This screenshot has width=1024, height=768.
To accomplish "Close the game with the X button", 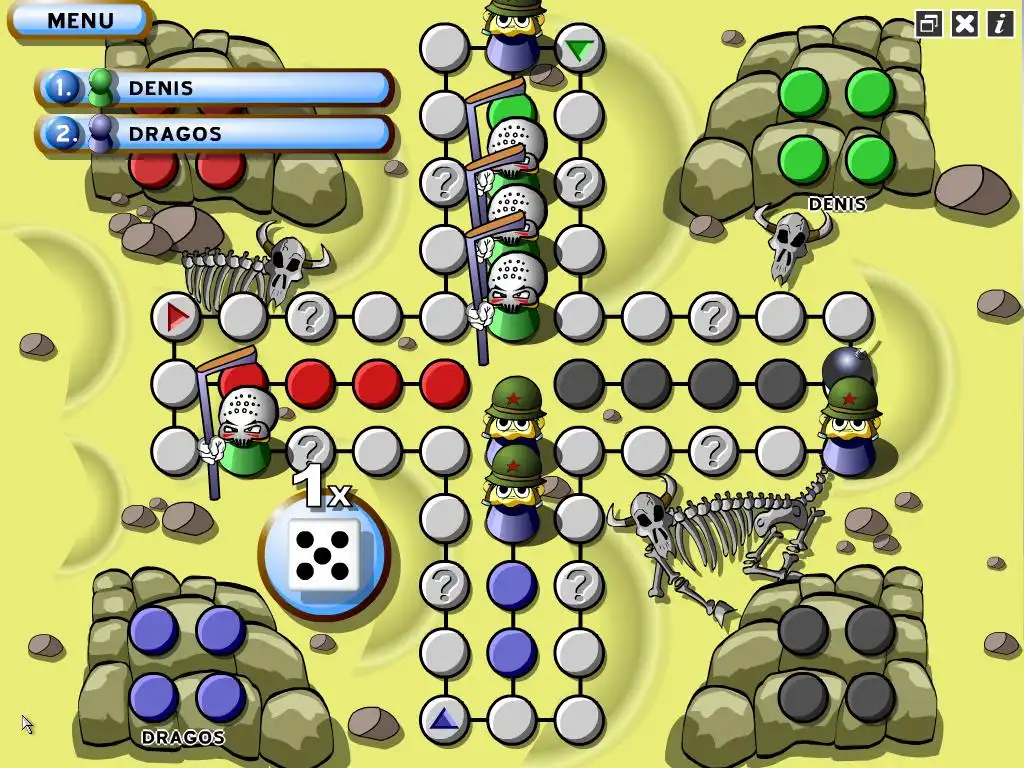I will [964, 24].
